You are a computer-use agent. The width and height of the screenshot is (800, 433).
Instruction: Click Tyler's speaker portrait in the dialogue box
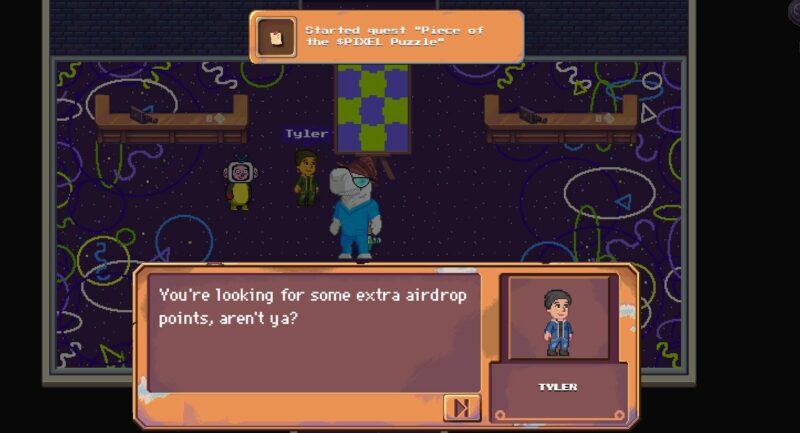coord(558,318)
